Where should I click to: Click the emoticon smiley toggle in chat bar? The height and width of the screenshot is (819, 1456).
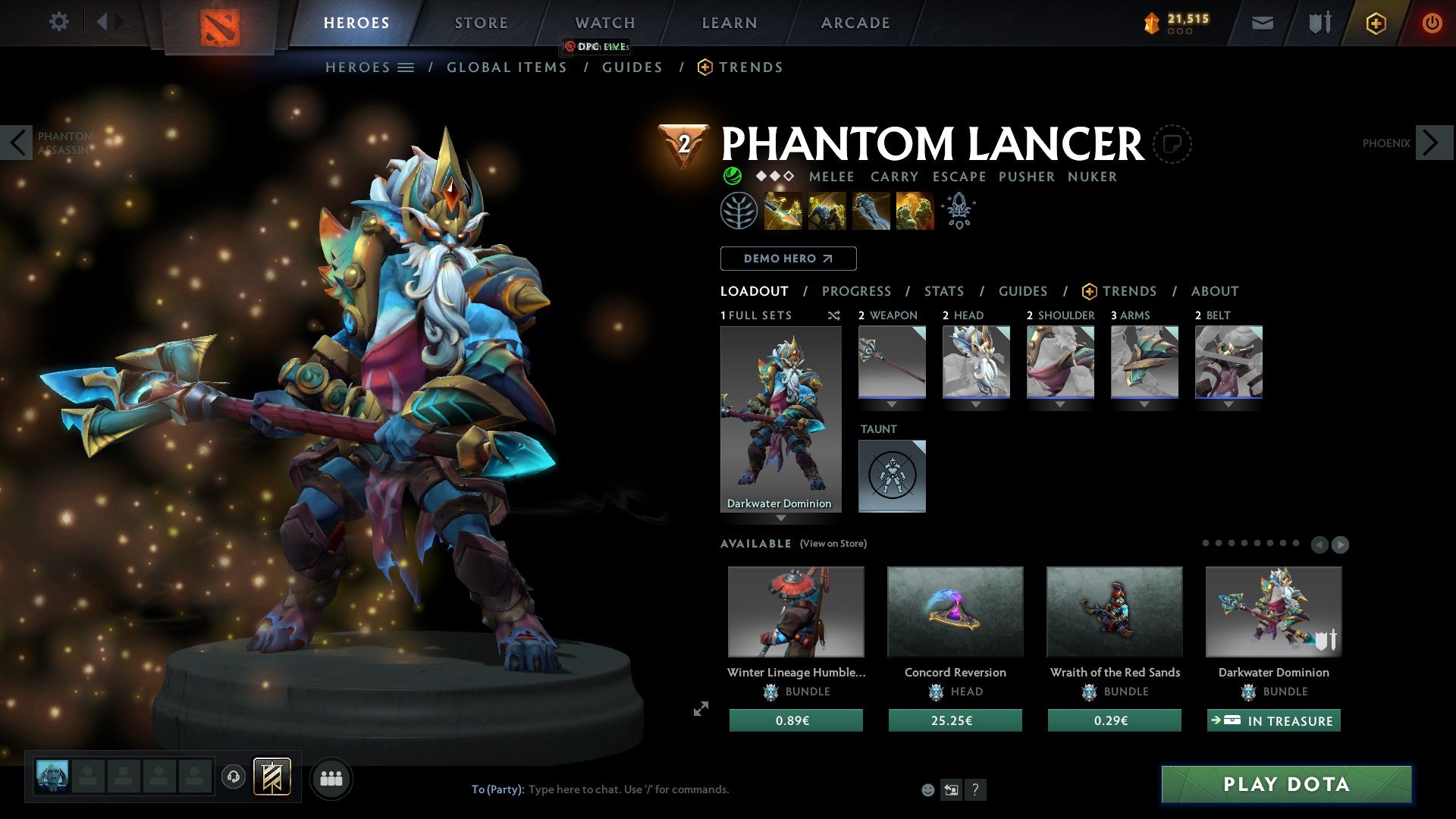[x=927, y=789]
